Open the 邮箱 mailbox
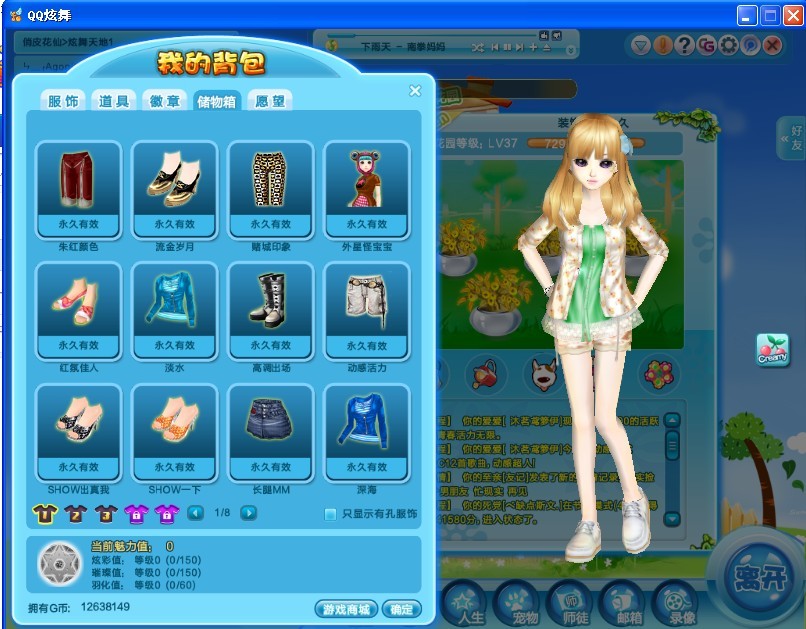 click(x=622, y=602)
